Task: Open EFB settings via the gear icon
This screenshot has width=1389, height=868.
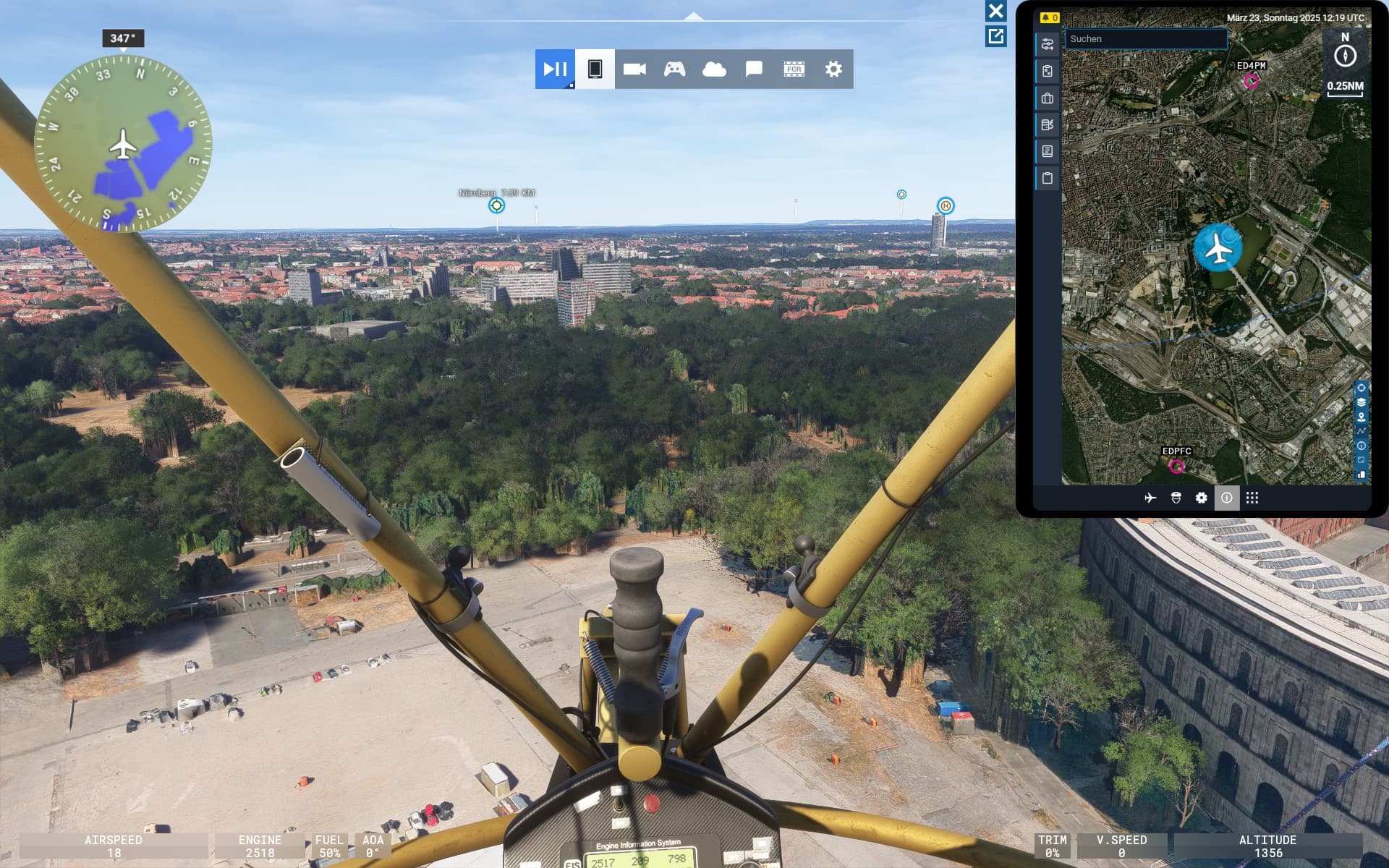Action: [x=1201, y=498]
